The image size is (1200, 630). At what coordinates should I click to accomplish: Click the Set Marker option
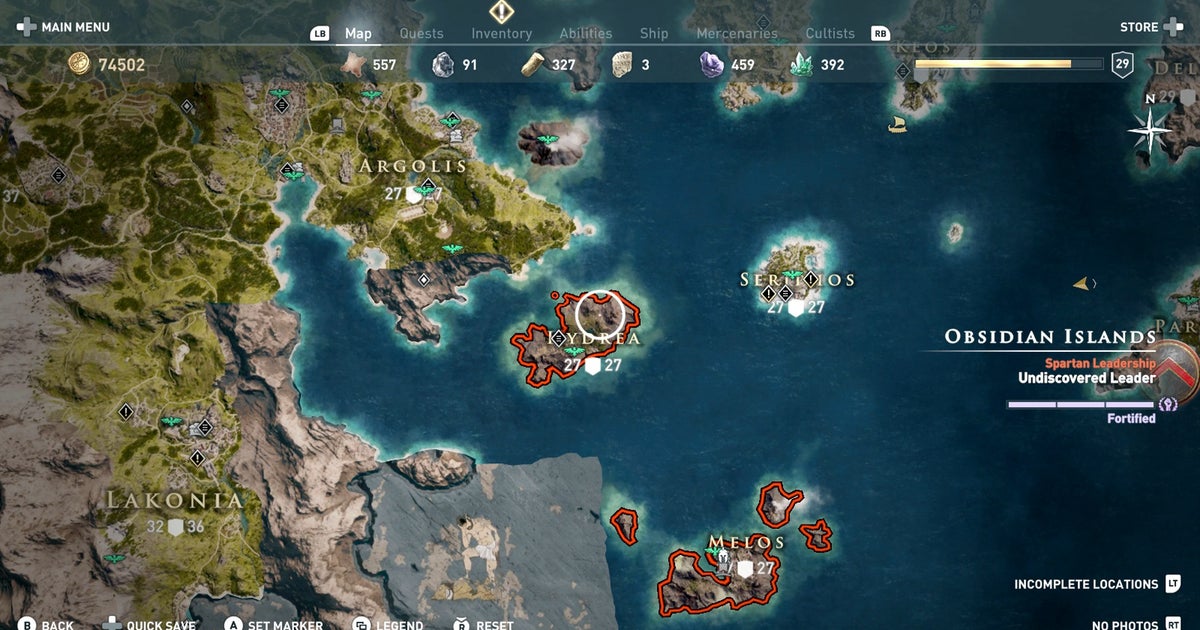284,625
